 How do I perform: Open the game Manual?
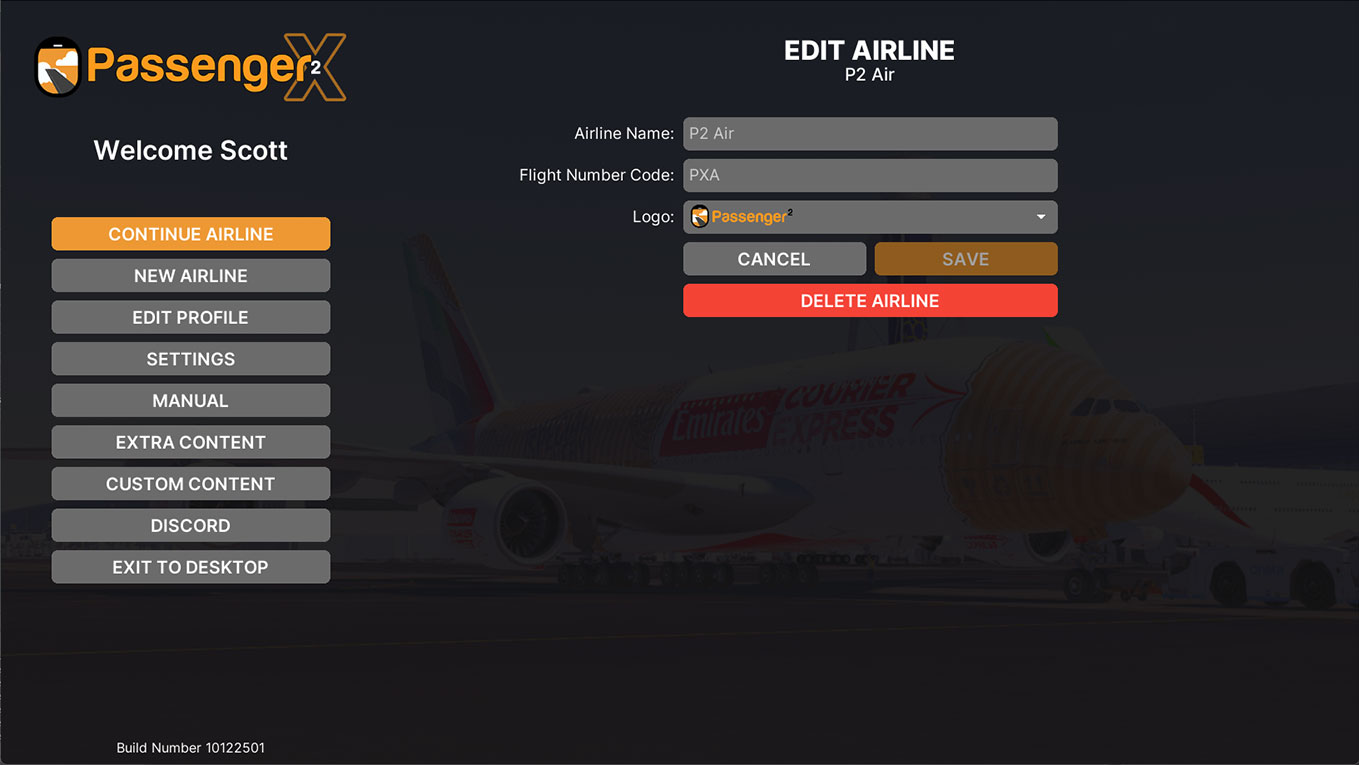(x=190, y=401)
